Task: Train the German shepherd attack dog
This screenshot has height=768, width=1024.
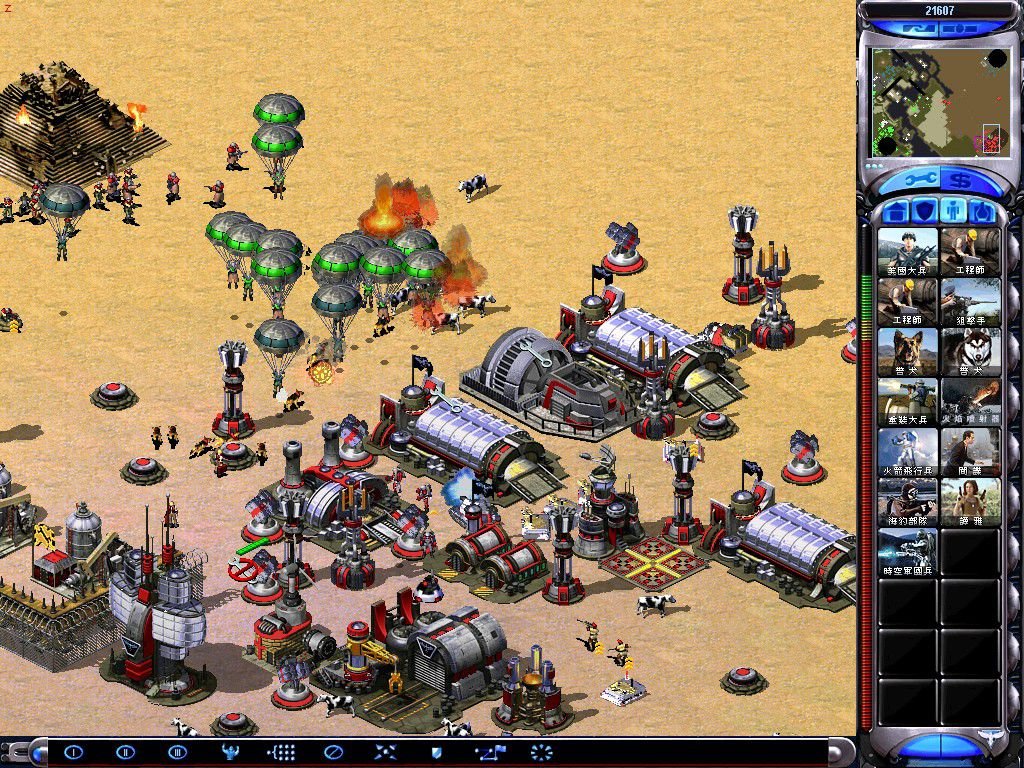Action: tap(908, 352)
